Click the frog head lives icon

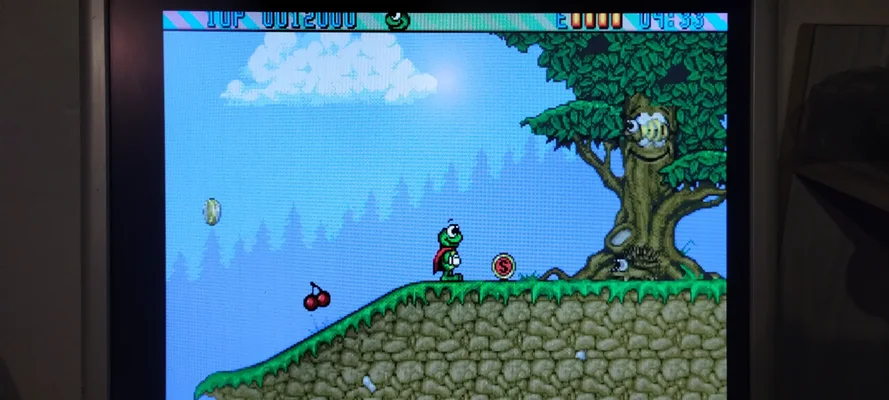click(397, 18)
